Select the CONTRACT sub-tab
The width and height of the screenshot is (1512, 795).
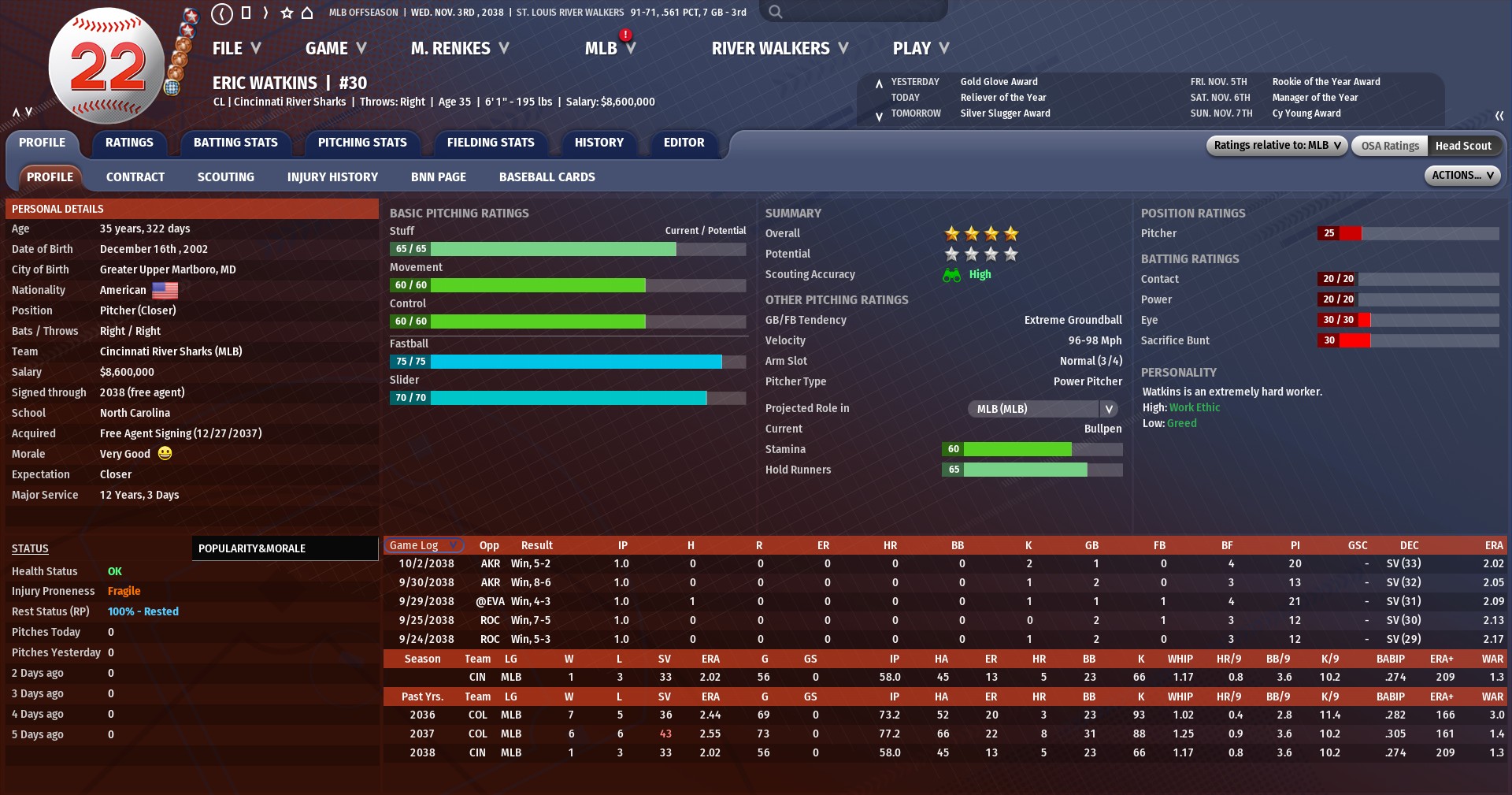point(135,177)
